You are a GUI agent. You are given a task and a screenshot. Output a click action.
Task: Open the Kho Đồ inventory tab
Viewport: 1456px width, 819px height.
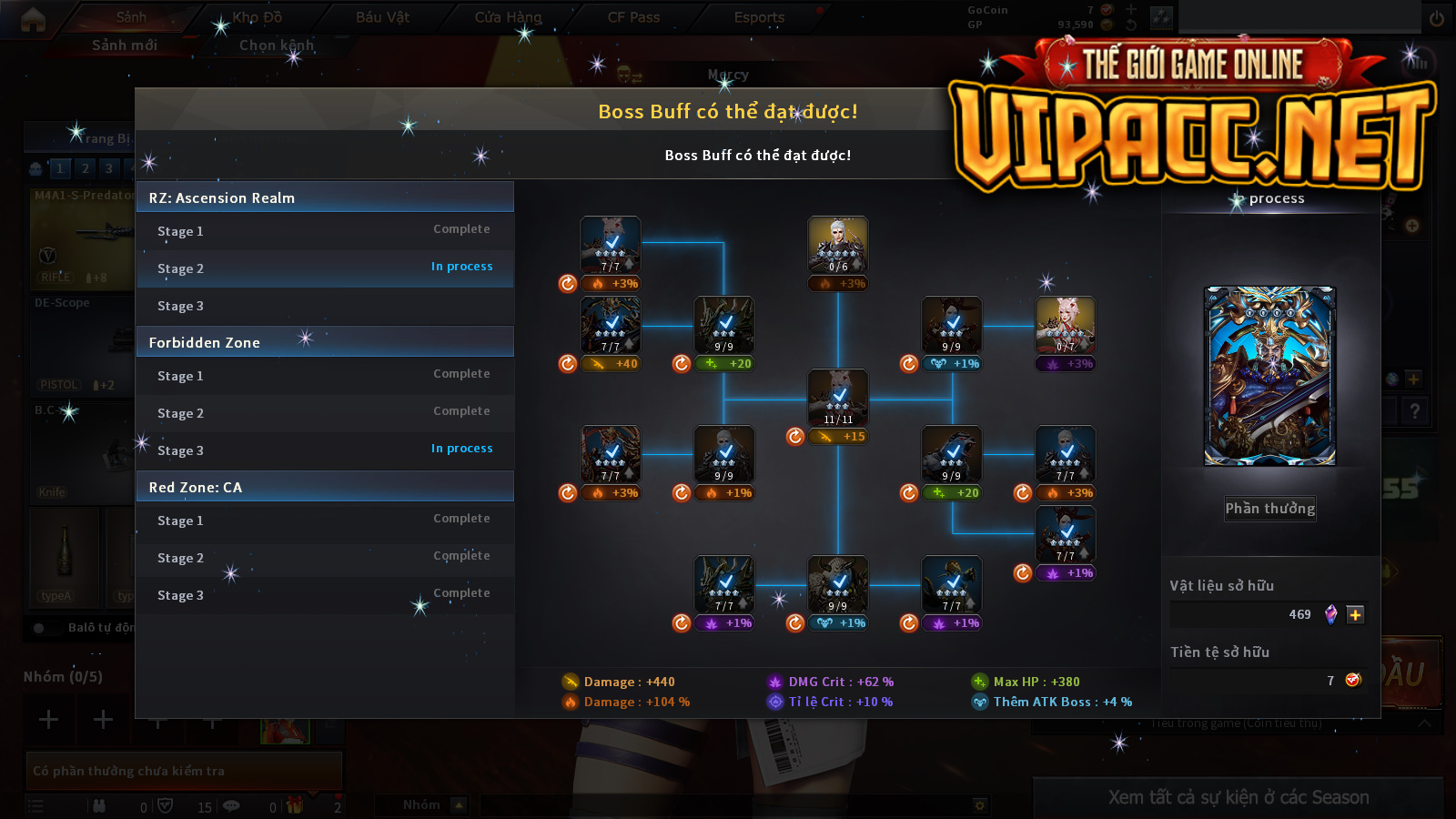pyautogui.click(x=257, y=17)
